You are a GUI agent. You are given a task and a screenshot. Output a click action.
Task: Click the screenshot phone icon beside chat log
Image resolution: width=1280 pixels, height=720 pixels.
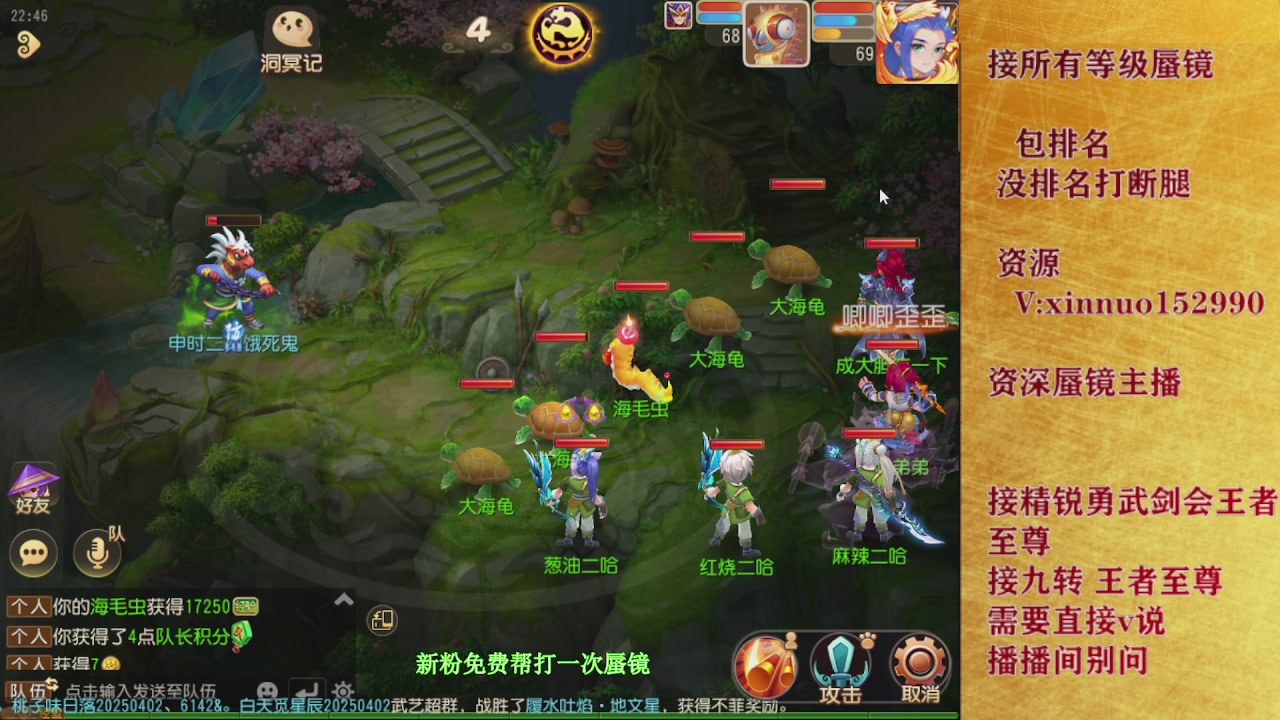382,622
